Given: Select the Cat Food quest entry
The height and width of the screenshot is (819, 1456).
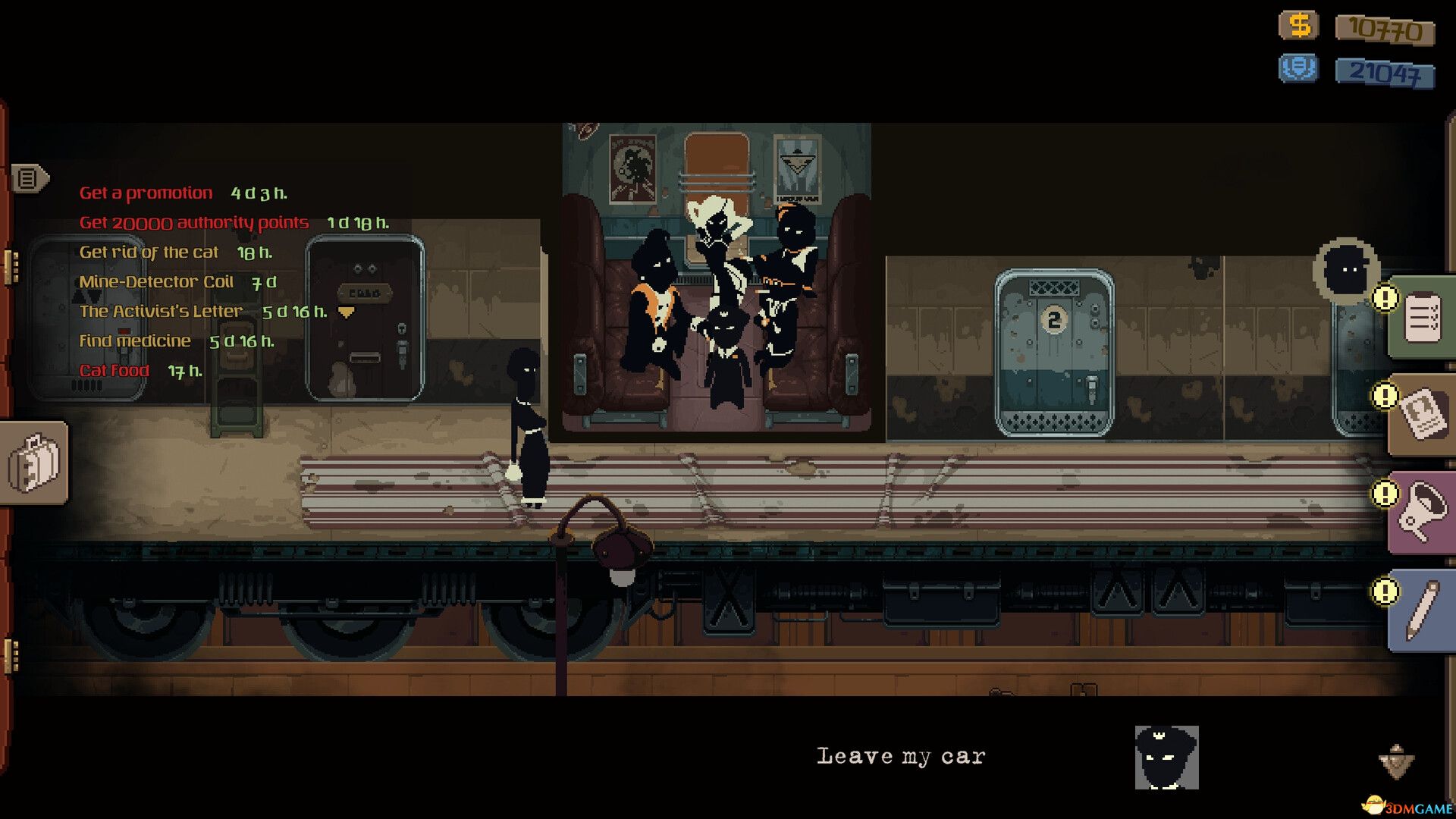Looking at the screenshot, I should tap(114, 370).
